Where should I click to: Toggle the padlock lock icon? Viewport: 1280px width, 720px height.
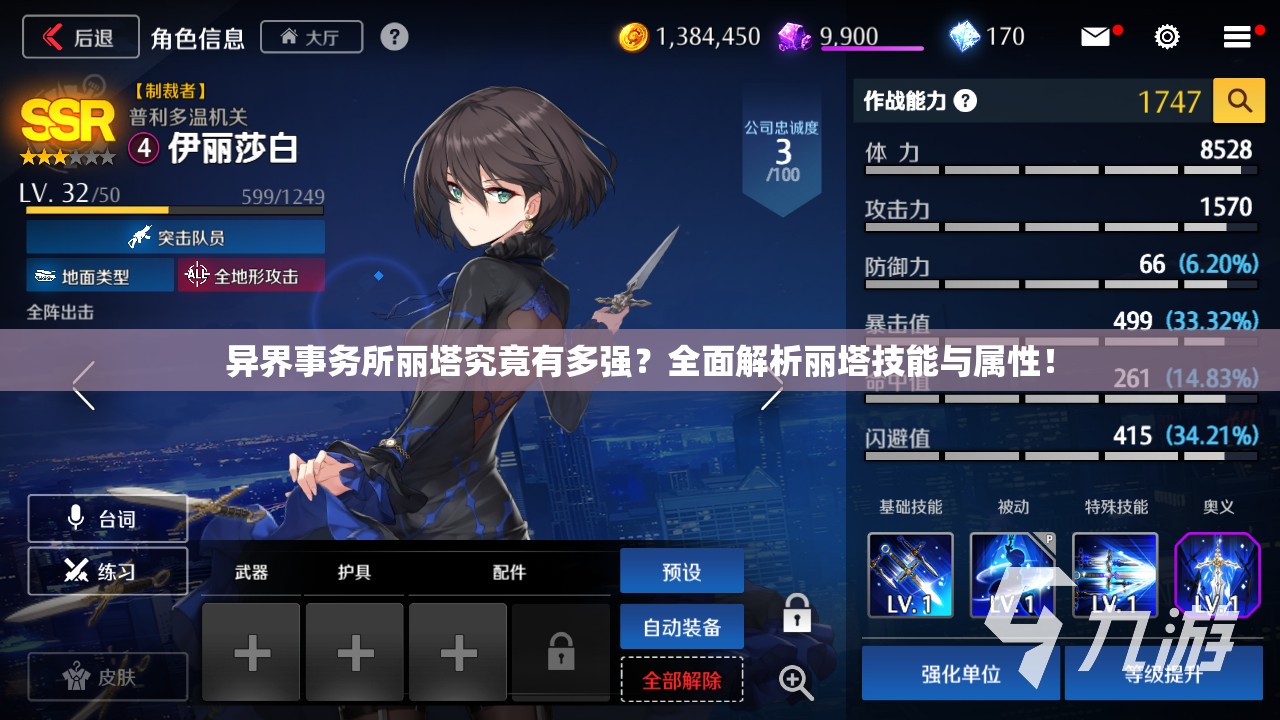[797, 613]
